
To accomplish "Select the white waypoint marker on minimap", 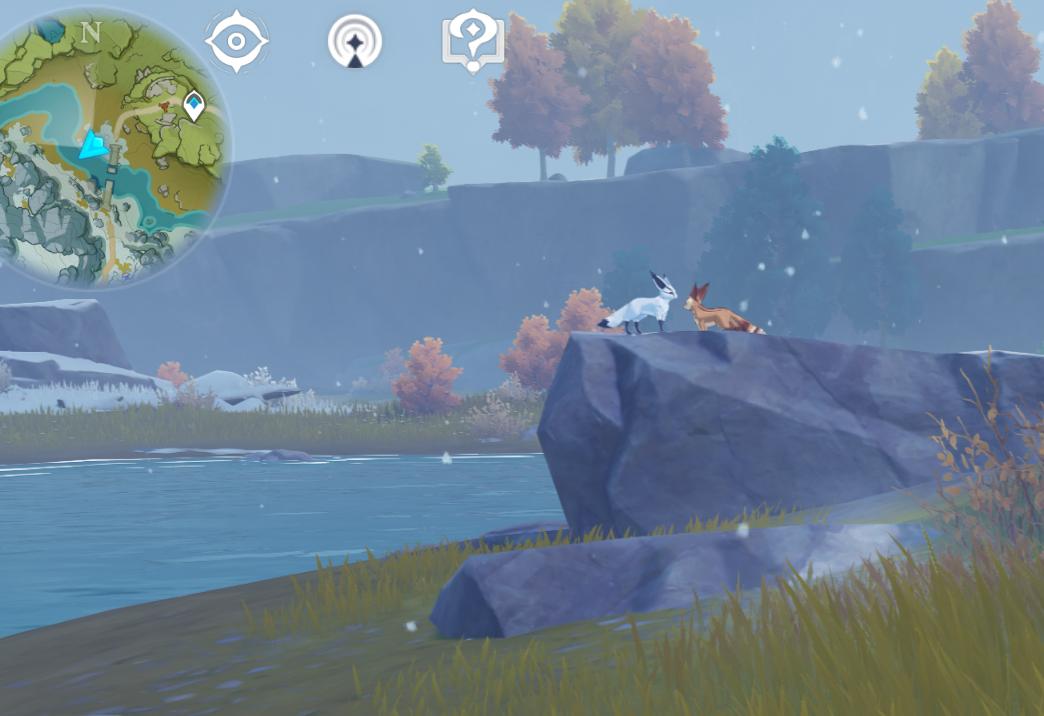I will (194, 104).
